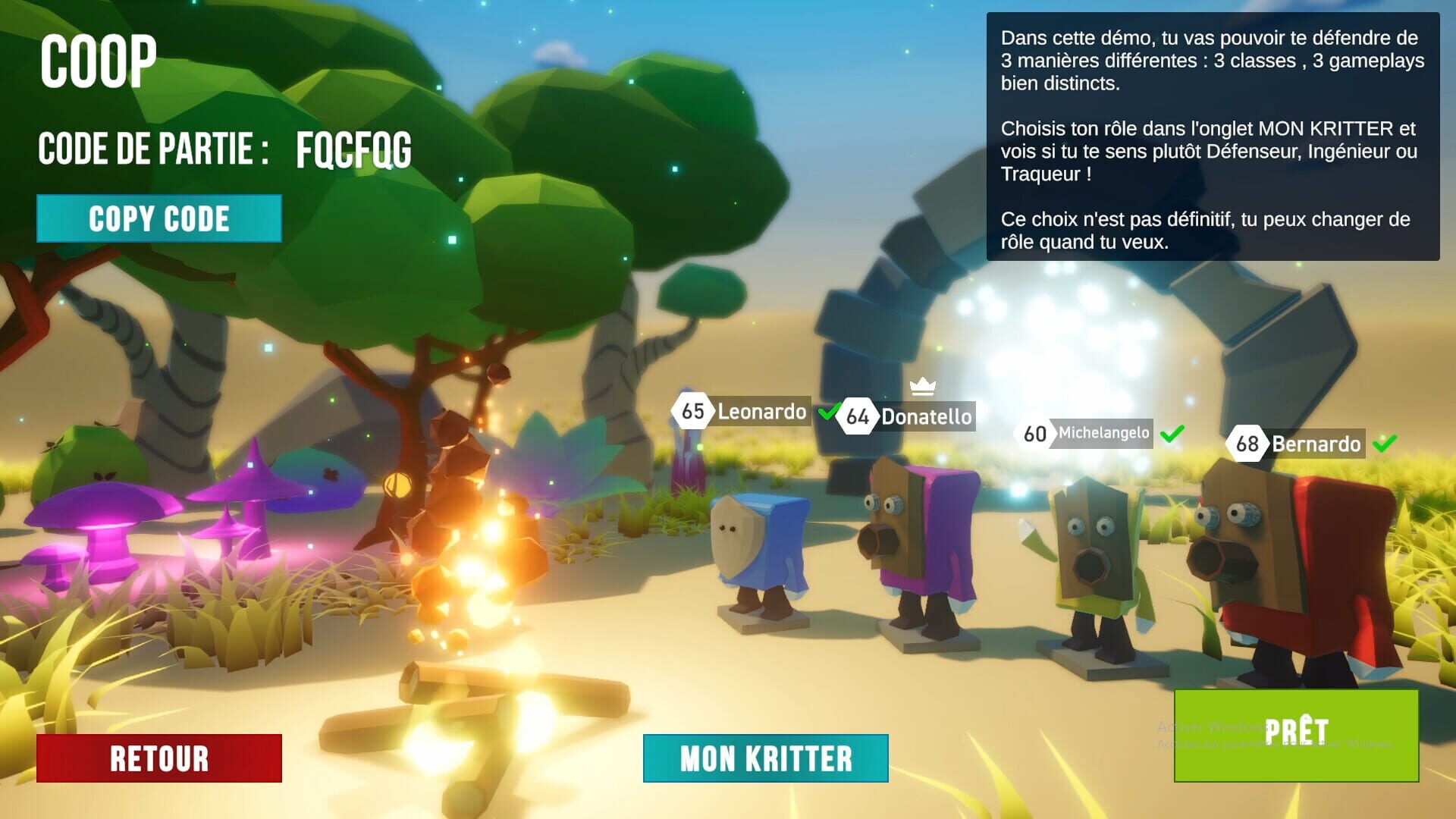Click Bernardo's level 68 hexagon badge
Viewport: 1456px width, 819px height.
click(x=1248, y=445)
